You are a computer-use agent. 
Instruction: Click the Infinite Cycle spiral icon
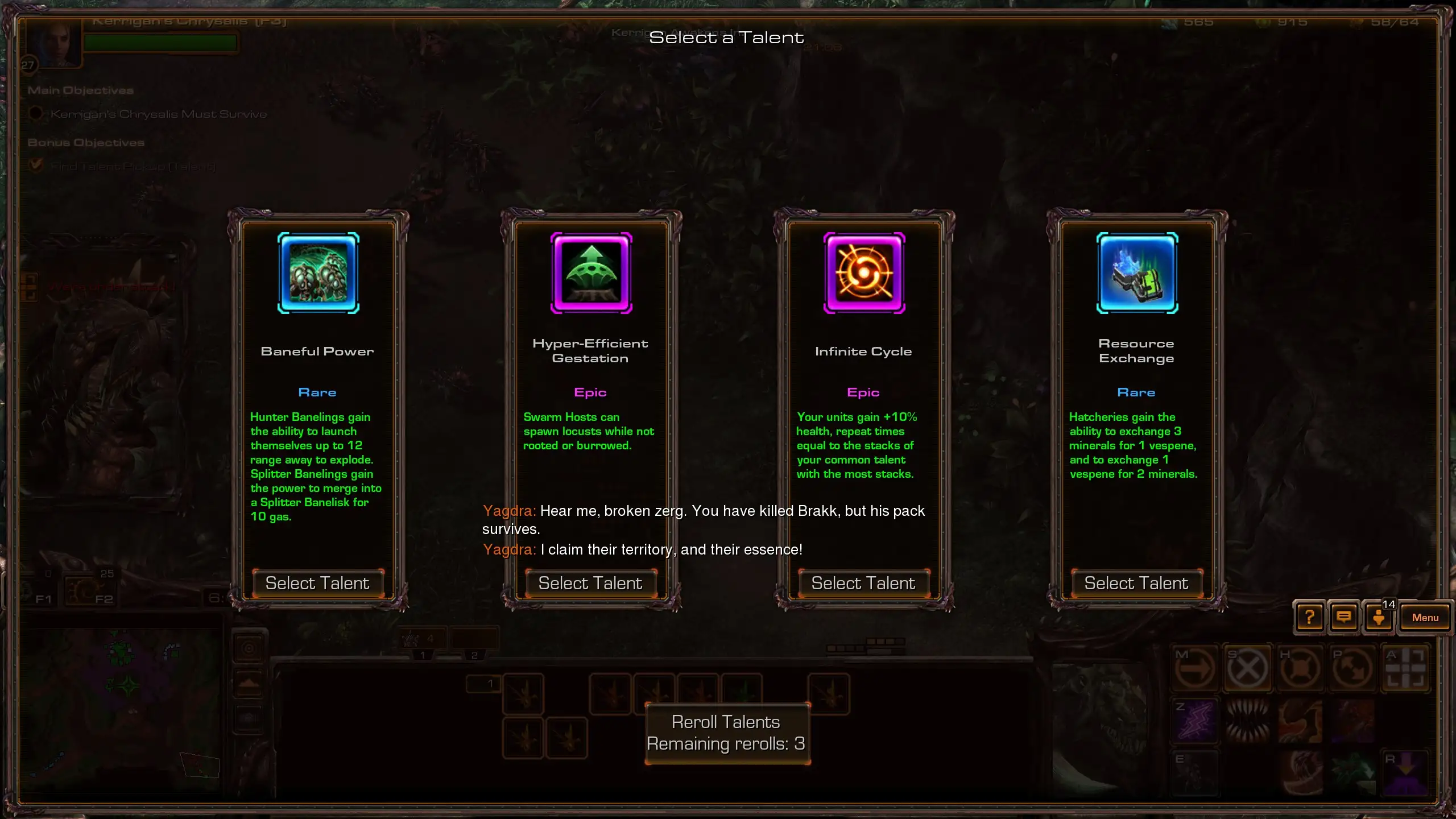[864, 273]
